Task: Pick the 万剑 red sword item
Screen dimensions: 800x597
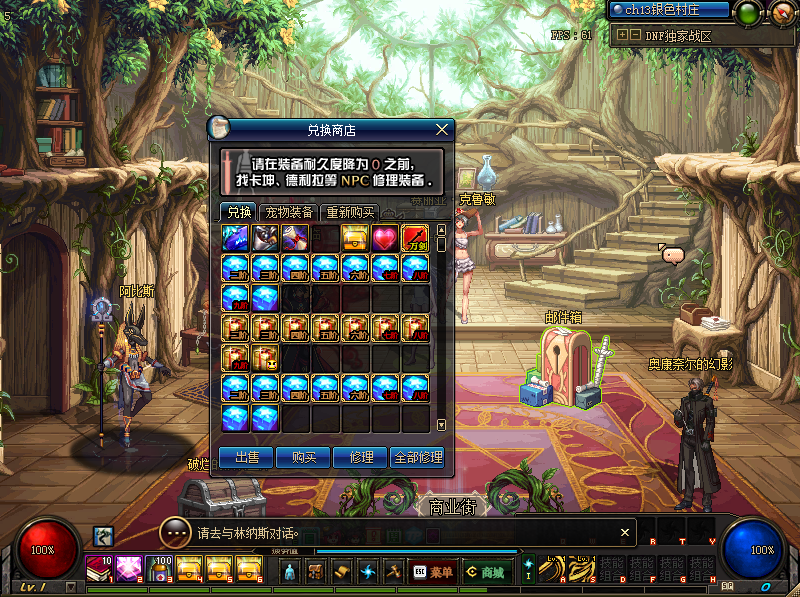Action: pos(415,238)
